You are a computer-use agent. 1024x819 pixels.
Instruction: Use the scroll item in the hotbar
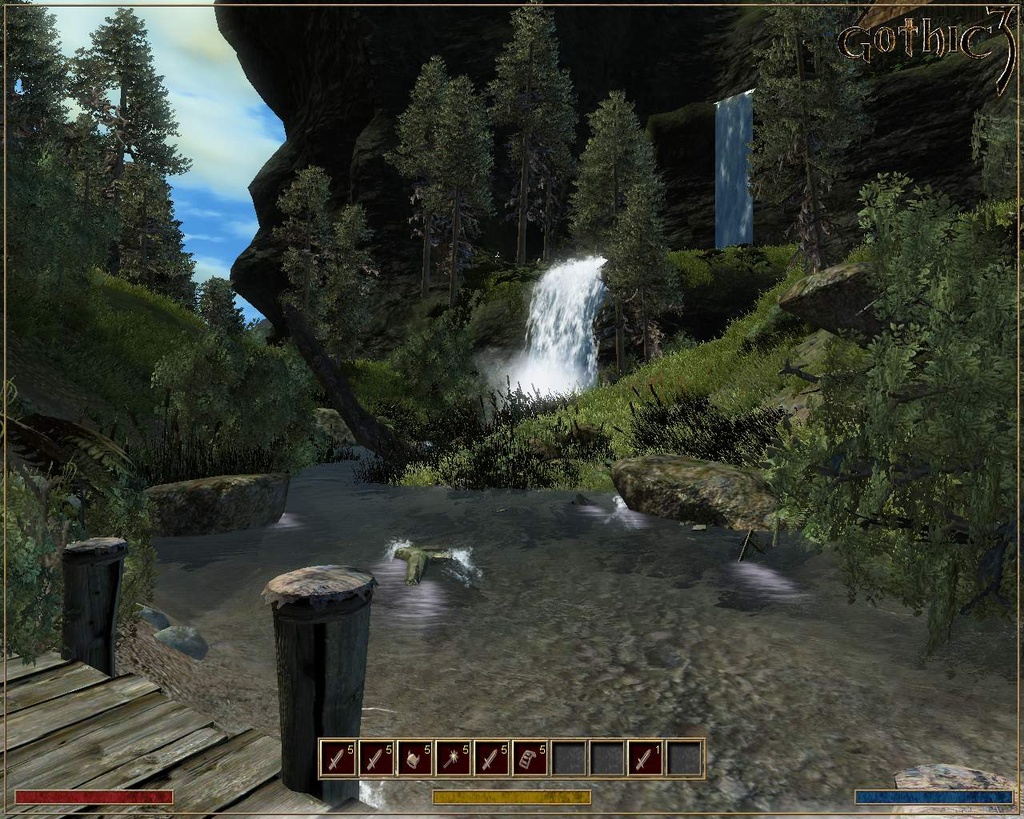pos(530,759)
